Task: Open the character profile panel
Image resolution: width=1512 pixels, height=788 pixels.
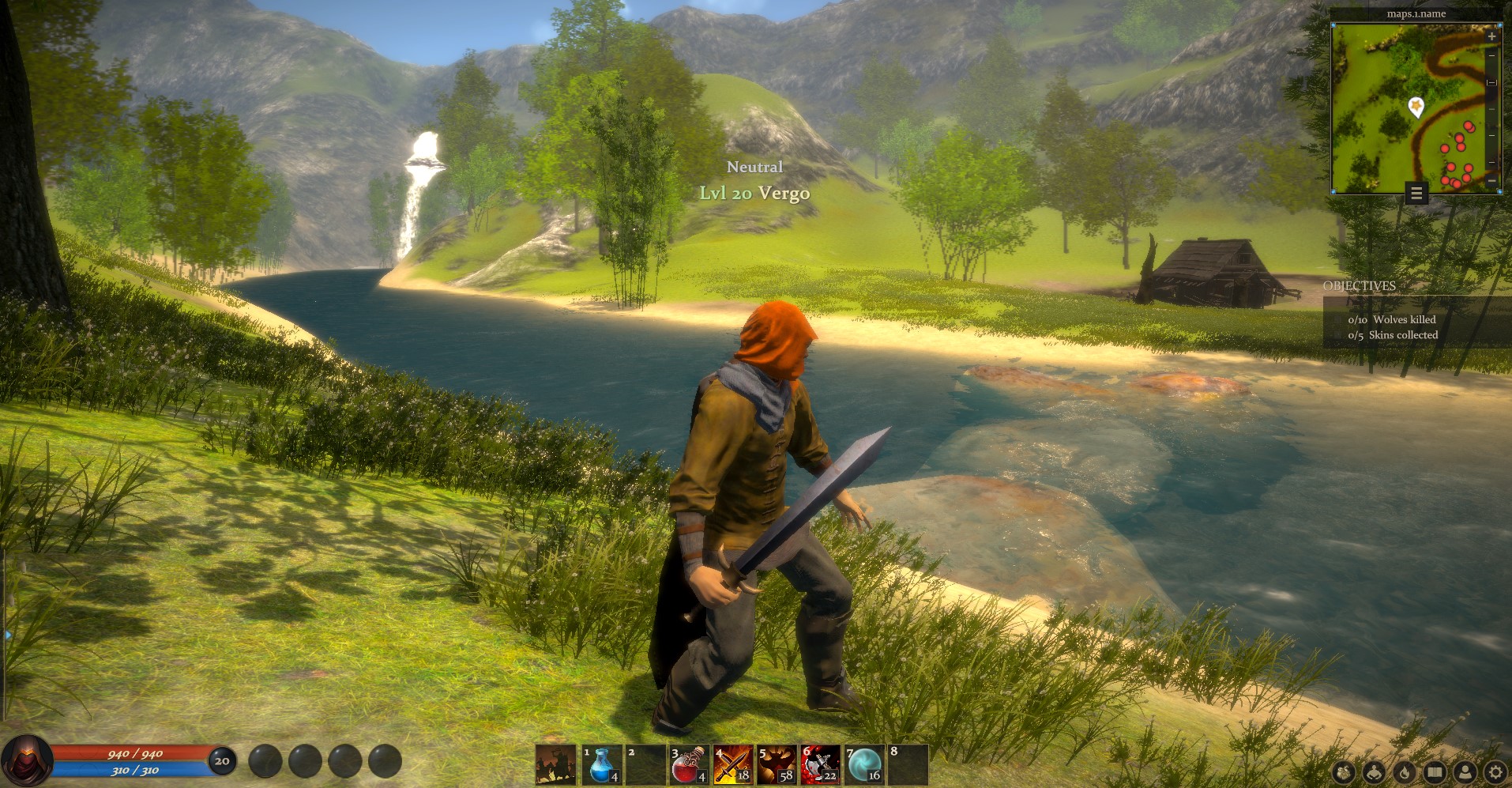Action: [x=1465, y=772]
